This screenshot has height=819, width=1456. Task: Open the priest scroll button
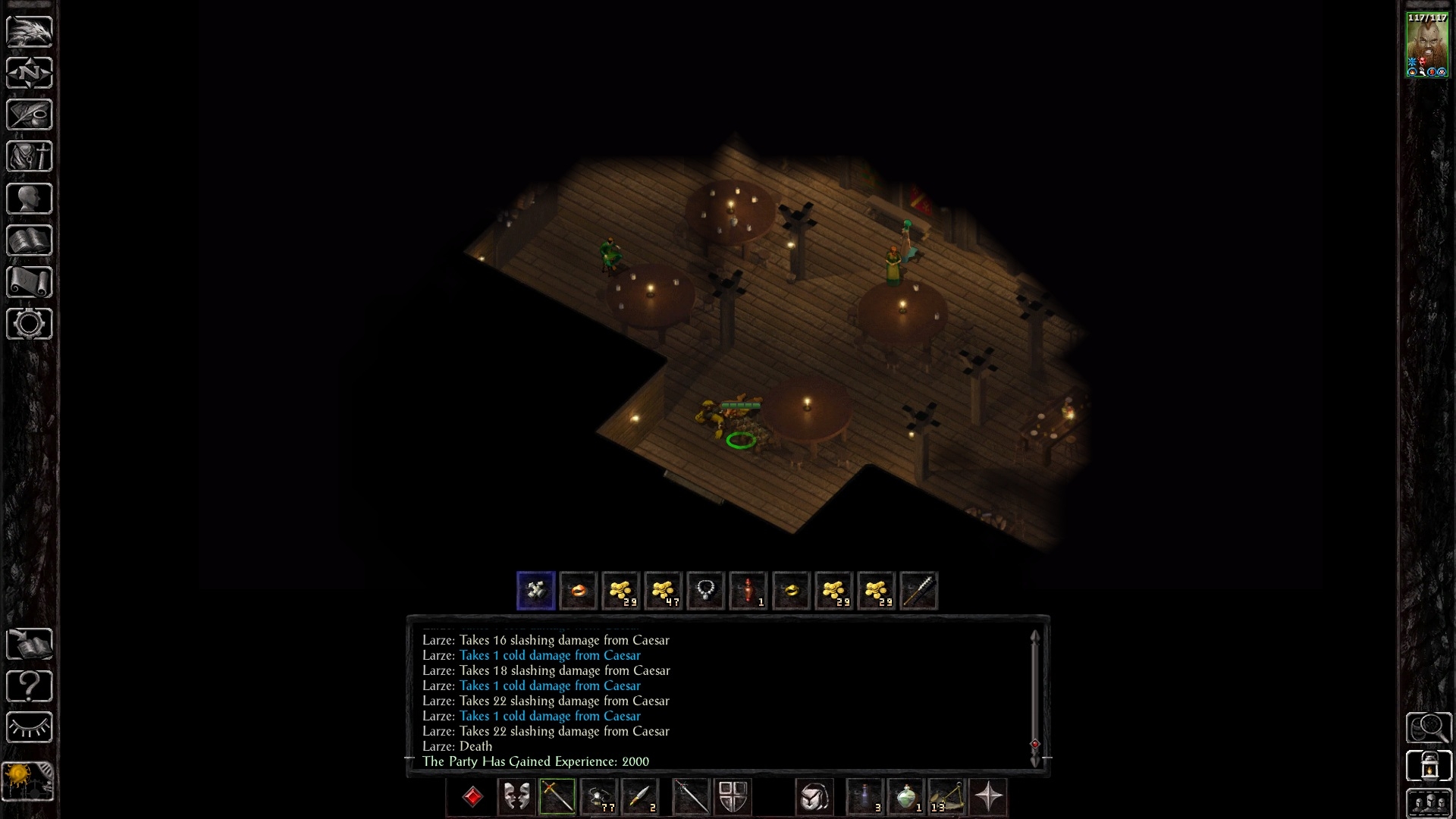coord(30,282)
